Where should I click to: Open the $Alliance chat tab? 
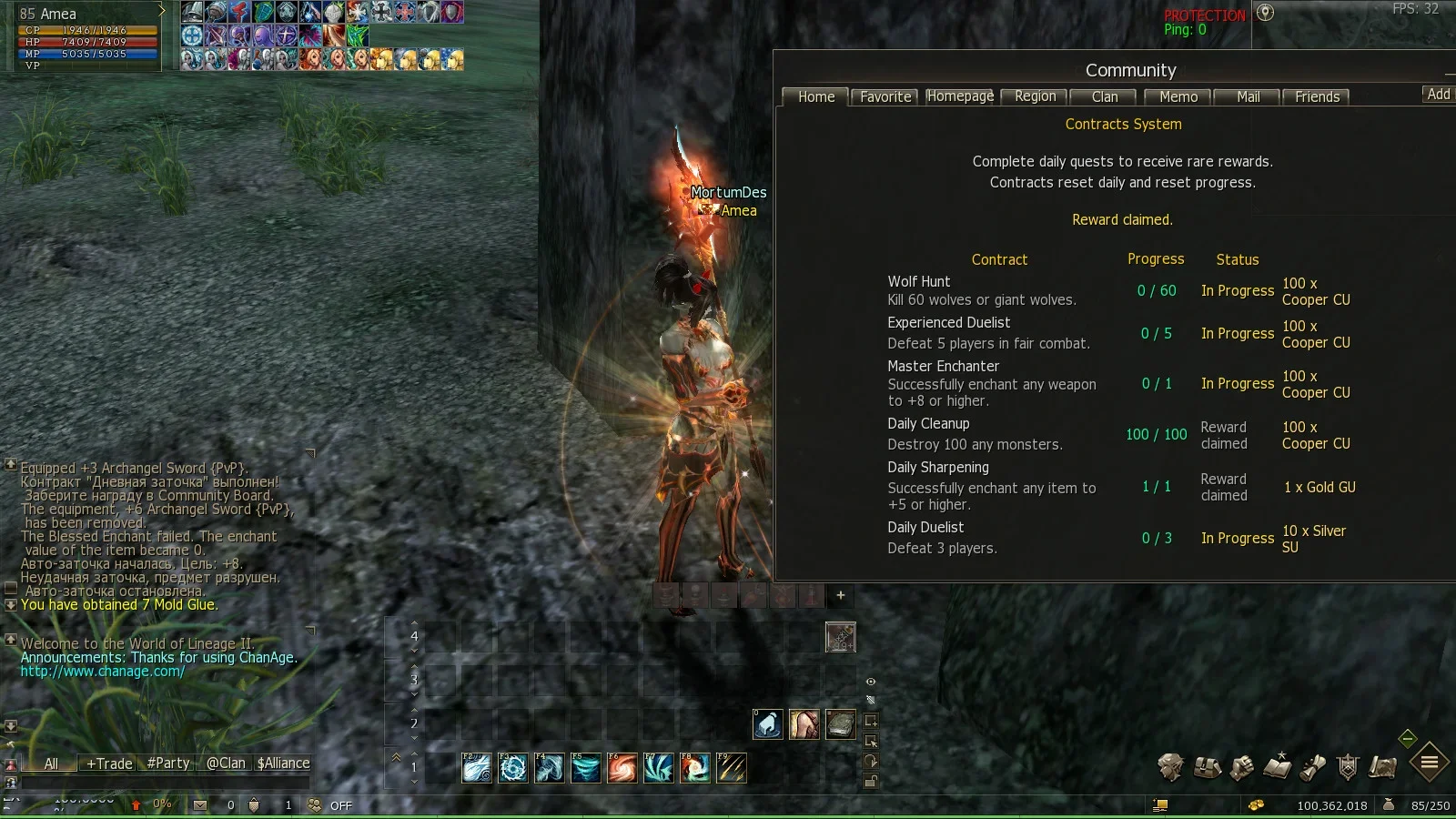click(x=283, y=763)
